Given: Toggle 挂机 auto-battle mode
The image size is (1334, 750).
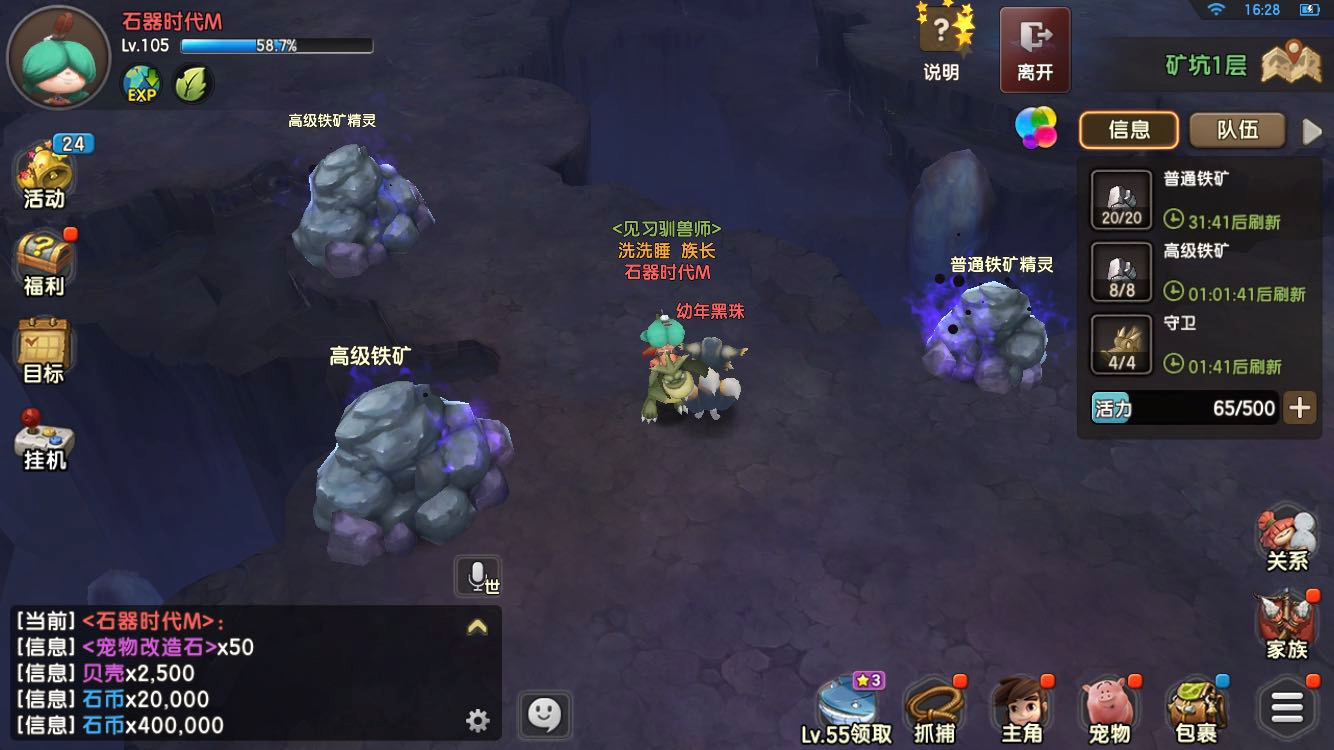Looking at the screenshot, I should click(x=43, y=440).
